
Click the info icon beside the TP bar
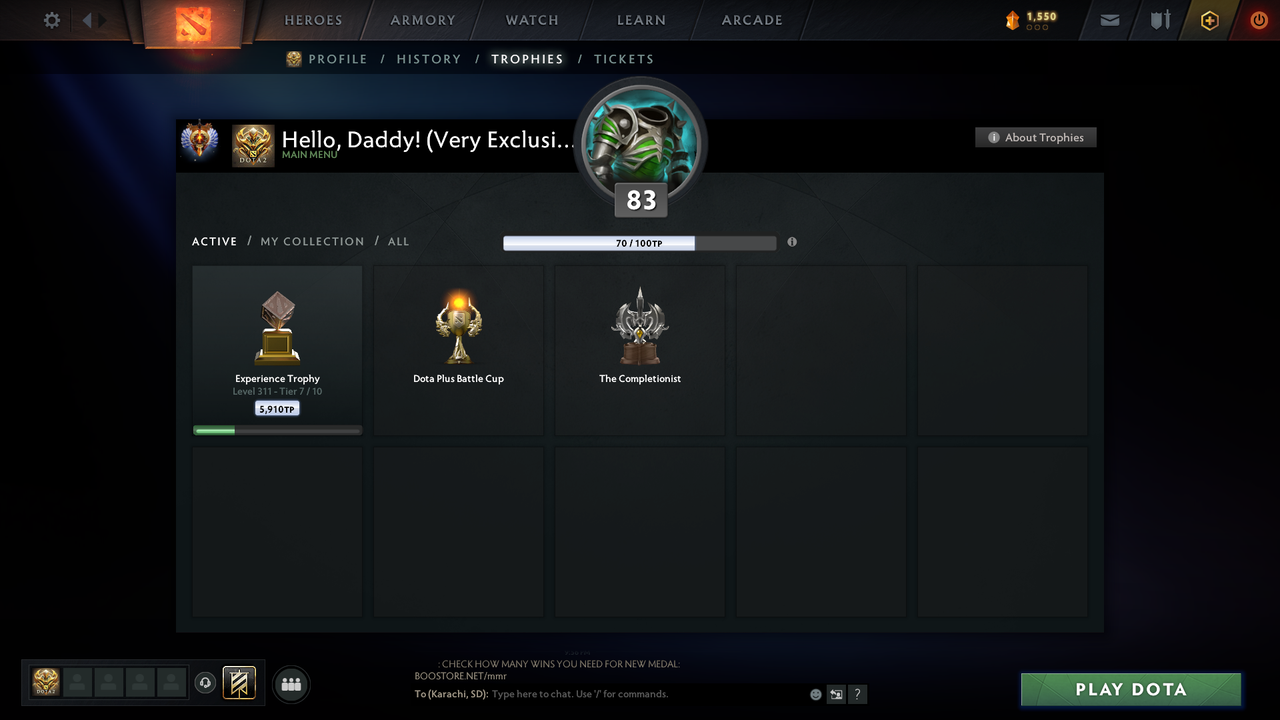(x=792, y=242)
